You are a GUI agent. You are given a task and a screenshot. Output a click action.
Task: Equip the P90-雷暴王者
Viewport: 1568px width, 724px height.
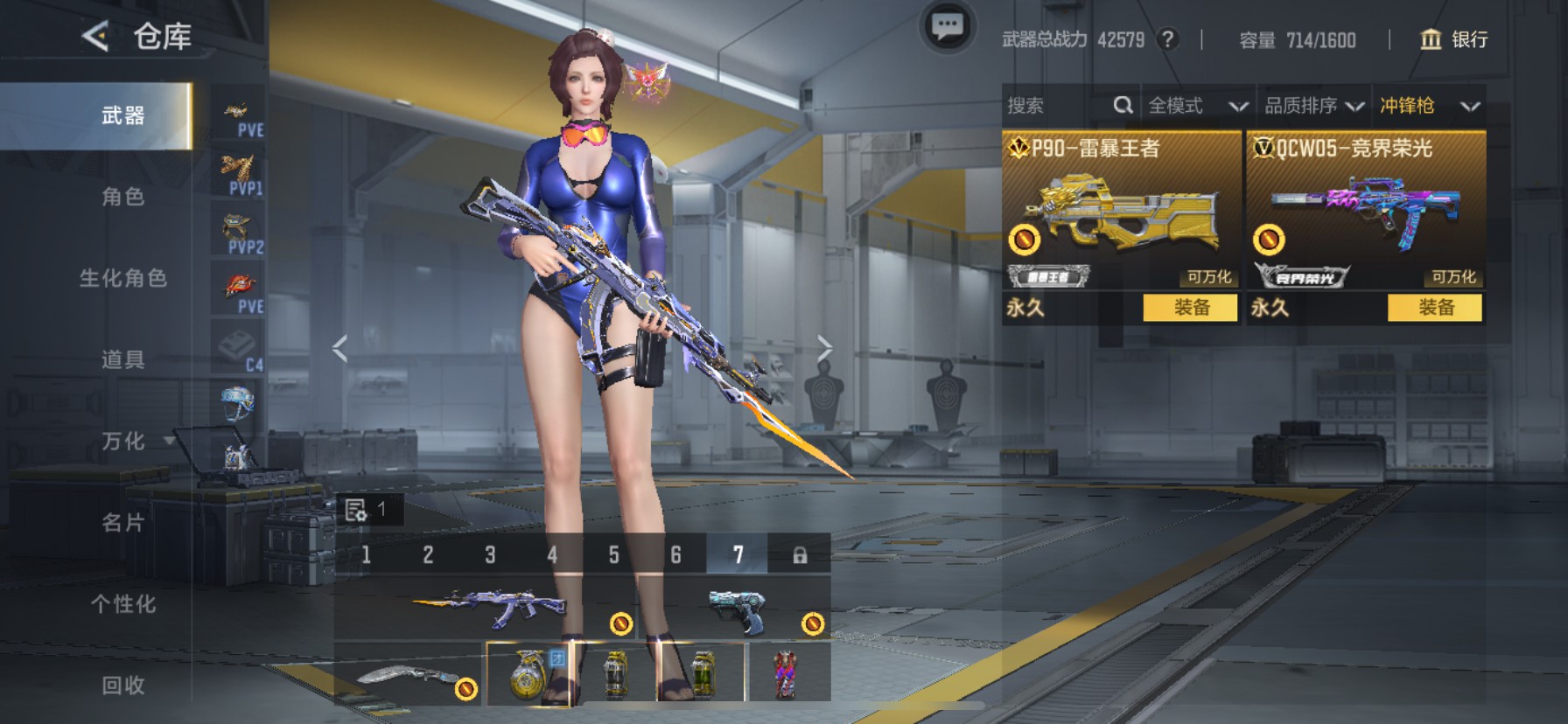pyautogui.click(x=1191, y=308)
